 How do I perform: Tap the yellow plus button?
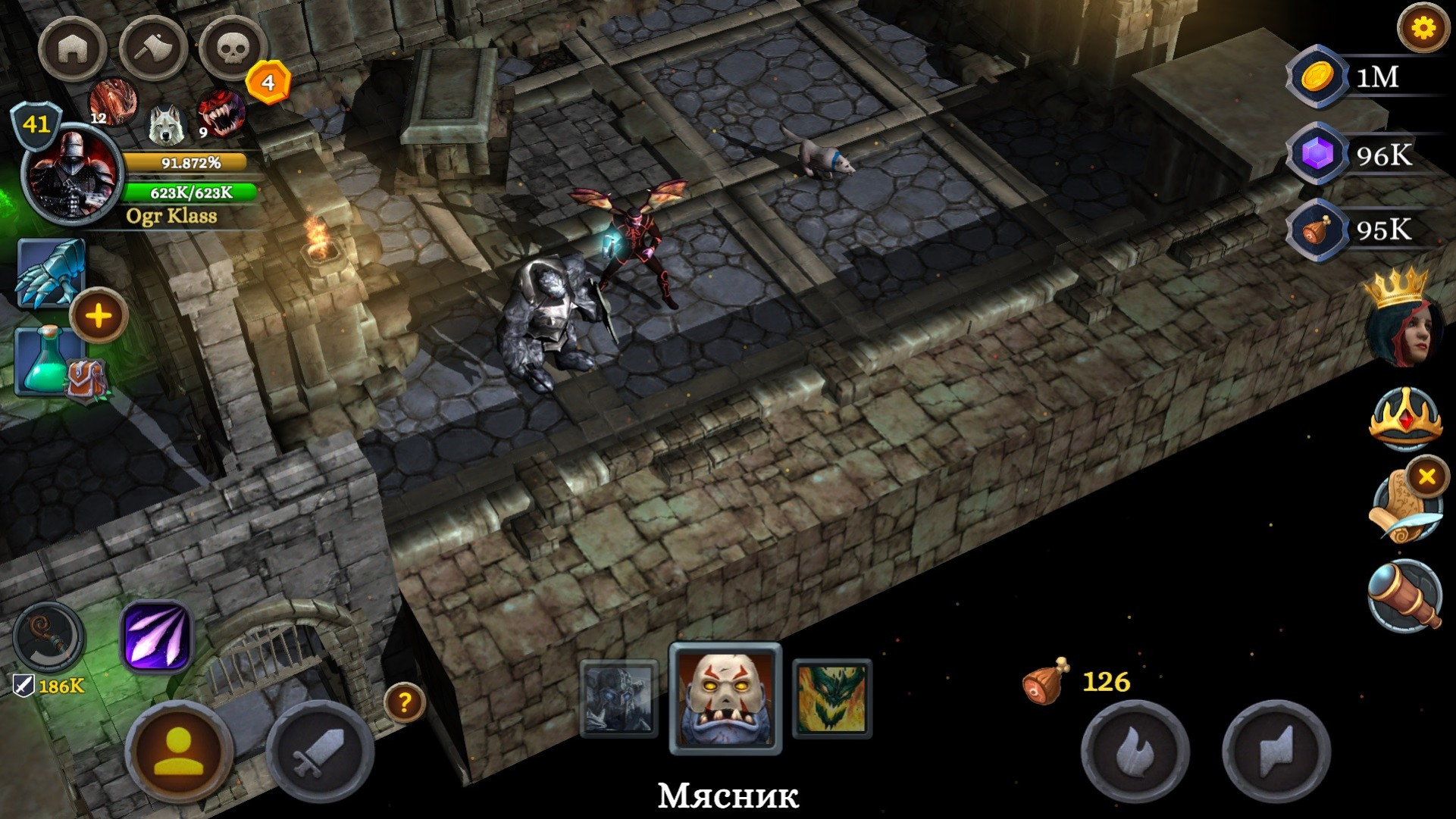click(99, 316)
